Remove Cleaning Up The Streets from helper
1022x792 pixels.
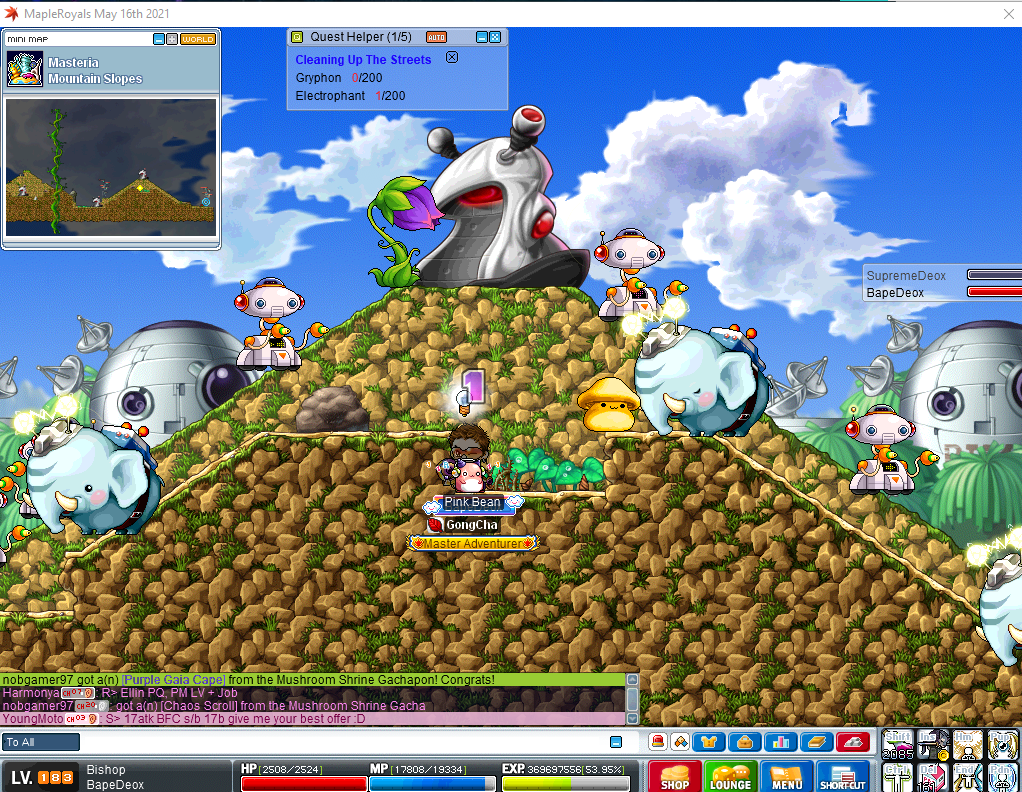click(x=451, y=58)
